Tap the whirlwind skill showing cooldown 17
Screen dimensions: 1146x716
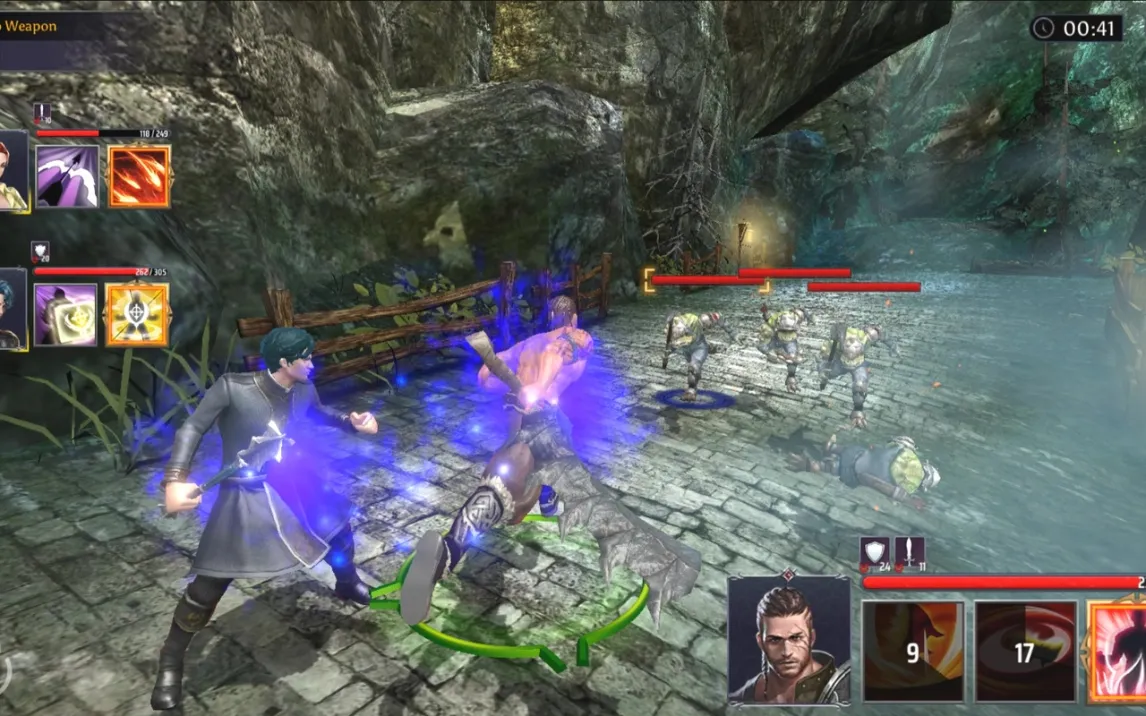(x=1025, y=651)
